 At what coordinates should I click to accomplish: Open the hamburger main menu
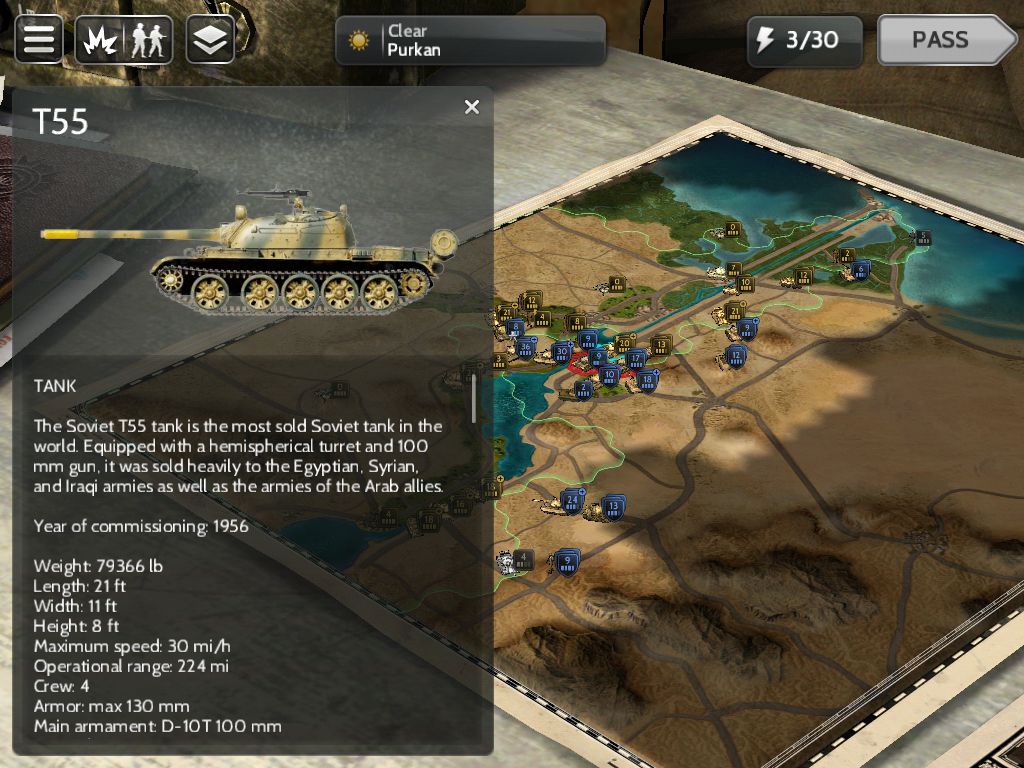pos(39,40)
